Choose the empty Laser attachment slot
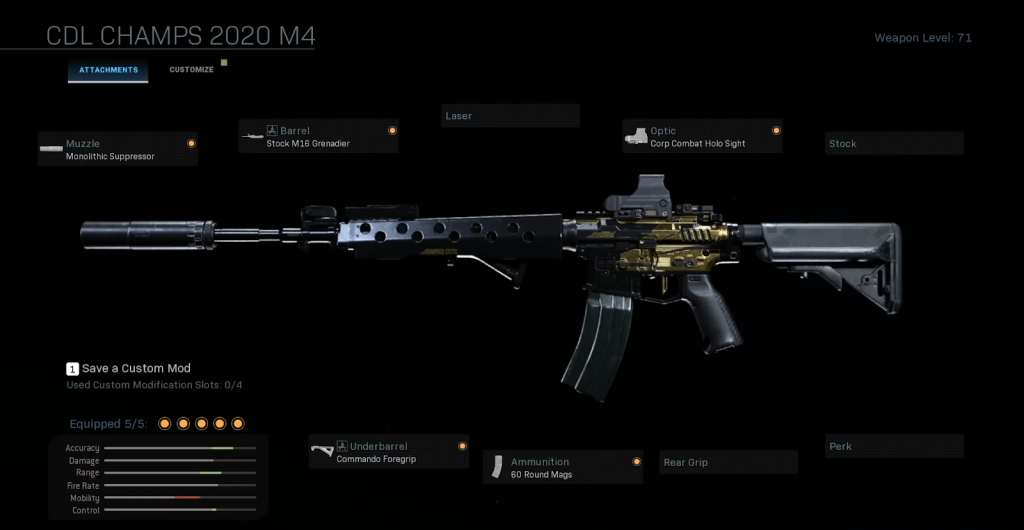 [x=510, y=116]
